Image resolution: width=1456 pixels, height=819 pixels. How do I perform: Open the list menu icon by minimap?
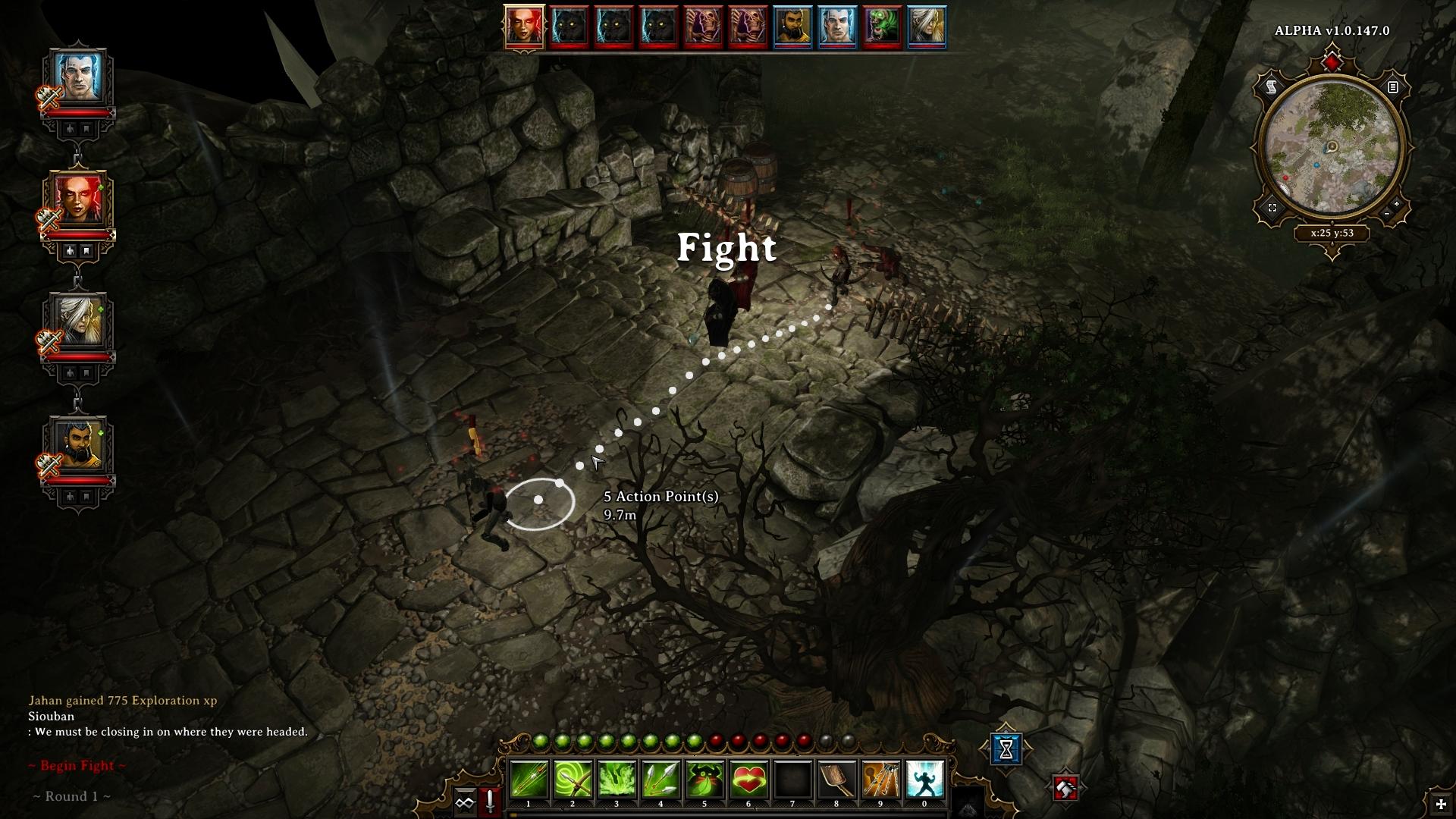1392,88
